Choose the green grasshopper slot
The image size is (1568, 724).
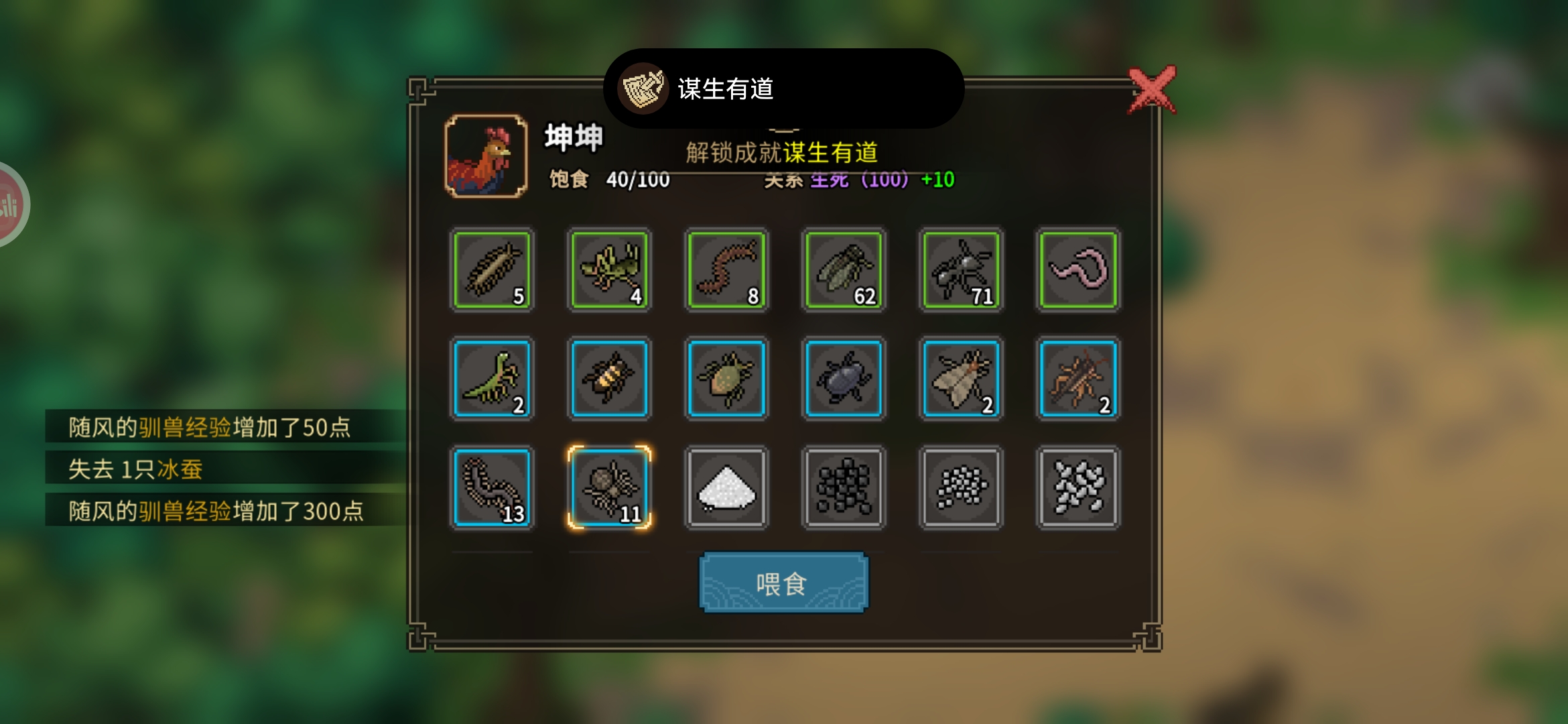(x=609, y=269)
